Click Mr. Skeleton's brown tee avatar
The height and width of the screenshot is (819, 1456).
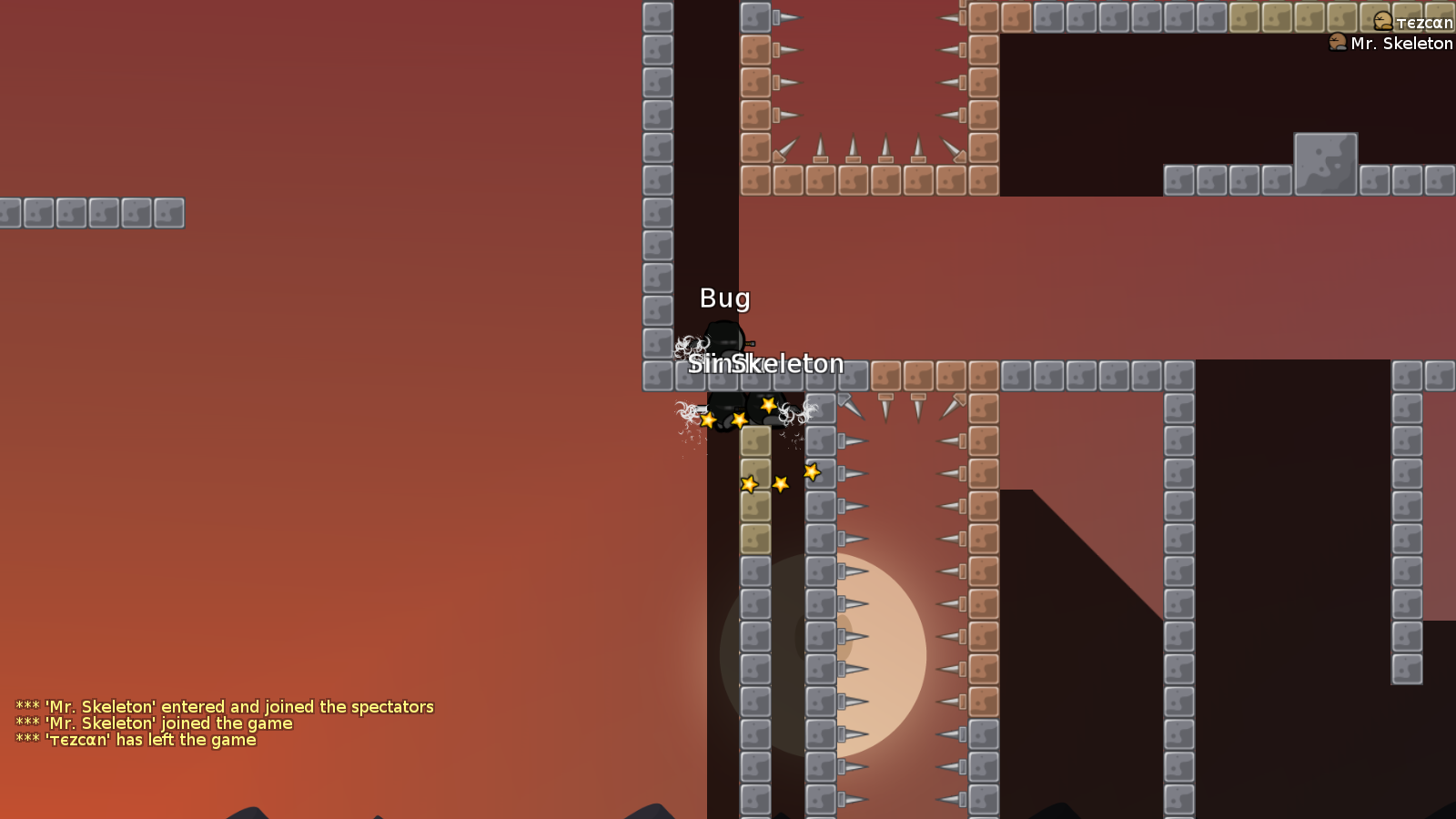1339,43
